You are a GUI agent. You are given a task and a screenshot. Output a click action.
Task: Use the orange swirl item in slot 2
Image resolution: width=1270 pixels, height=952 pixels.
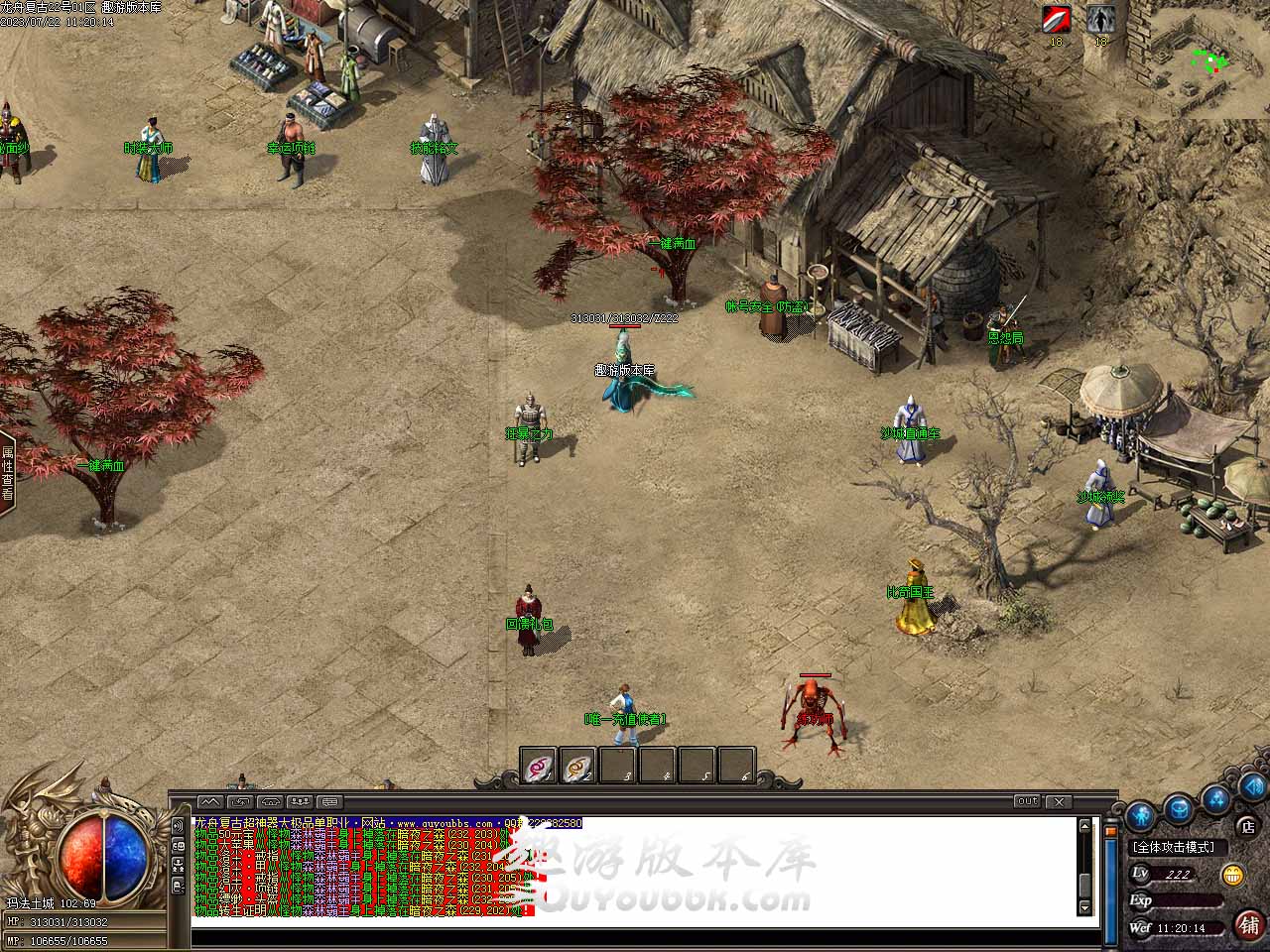click(x=578, y=766)
